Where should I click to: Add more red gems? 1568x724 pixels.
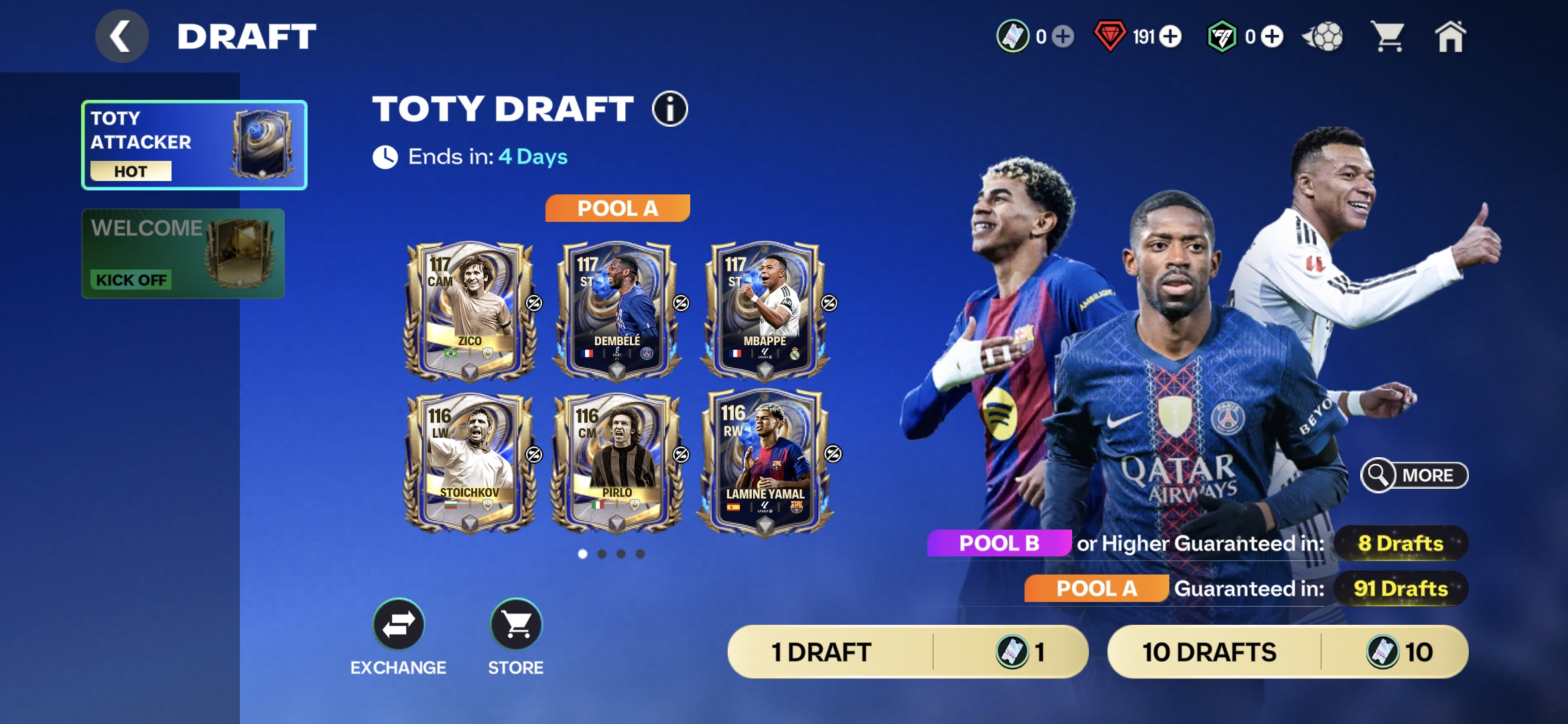(1171, 36)
